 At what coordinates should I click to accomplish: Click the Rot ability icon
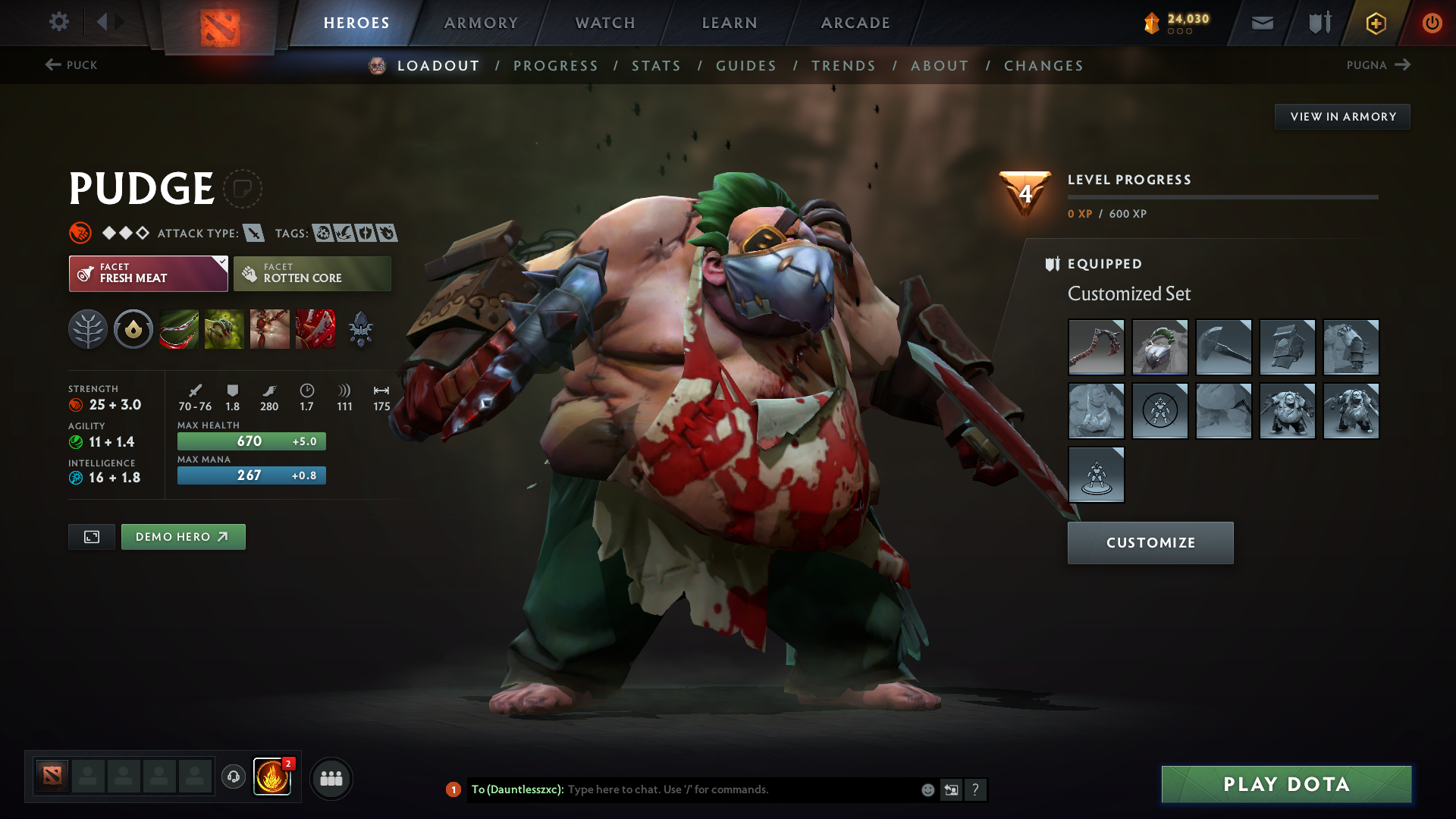click(224, 328)
